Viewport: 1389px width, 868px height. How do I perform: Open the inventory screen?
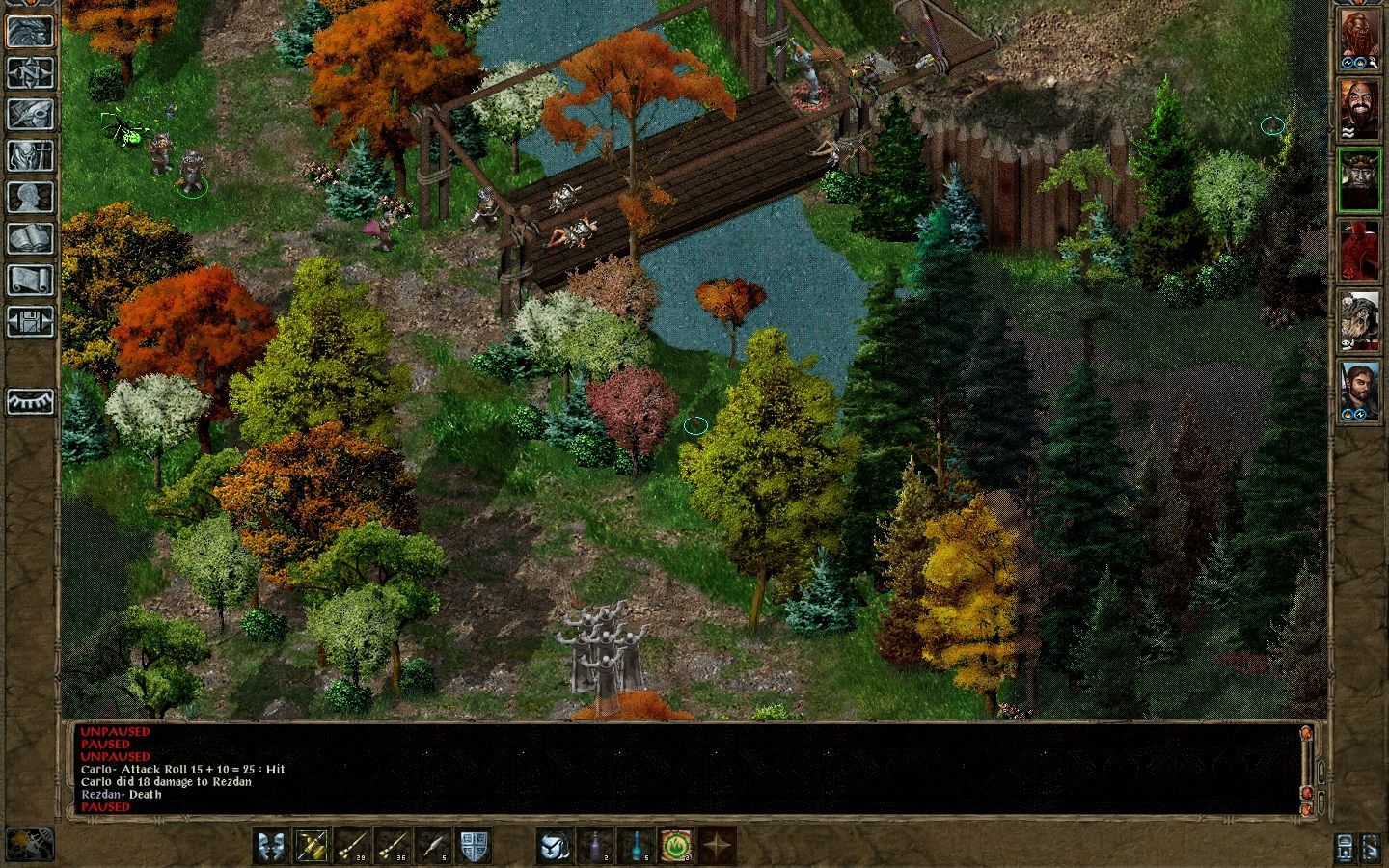[x=30, y=155]
